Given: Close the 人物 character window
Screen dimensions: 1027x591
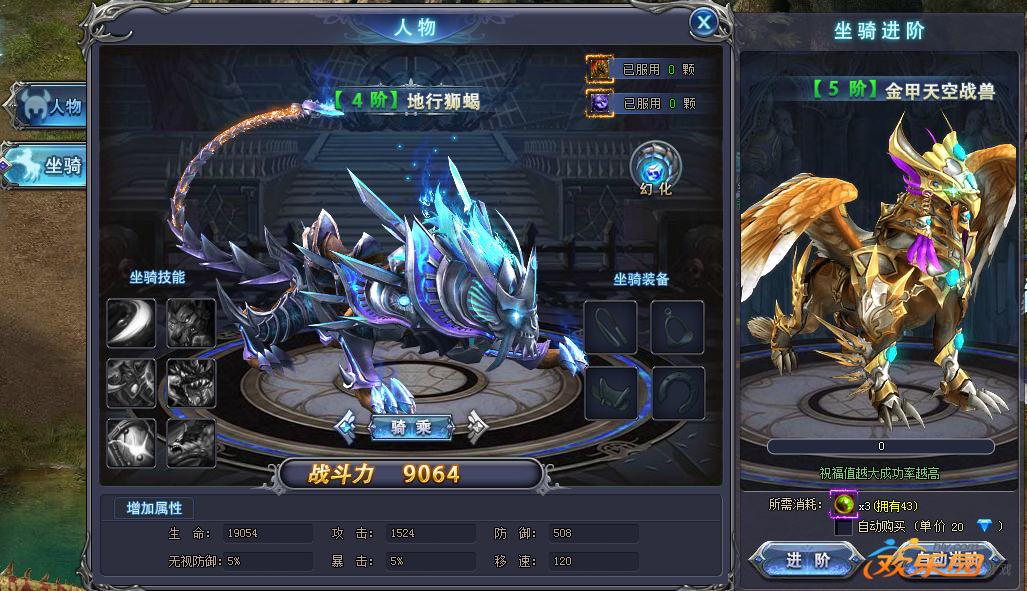Looking at the screenshot, I should pos(704,22).
